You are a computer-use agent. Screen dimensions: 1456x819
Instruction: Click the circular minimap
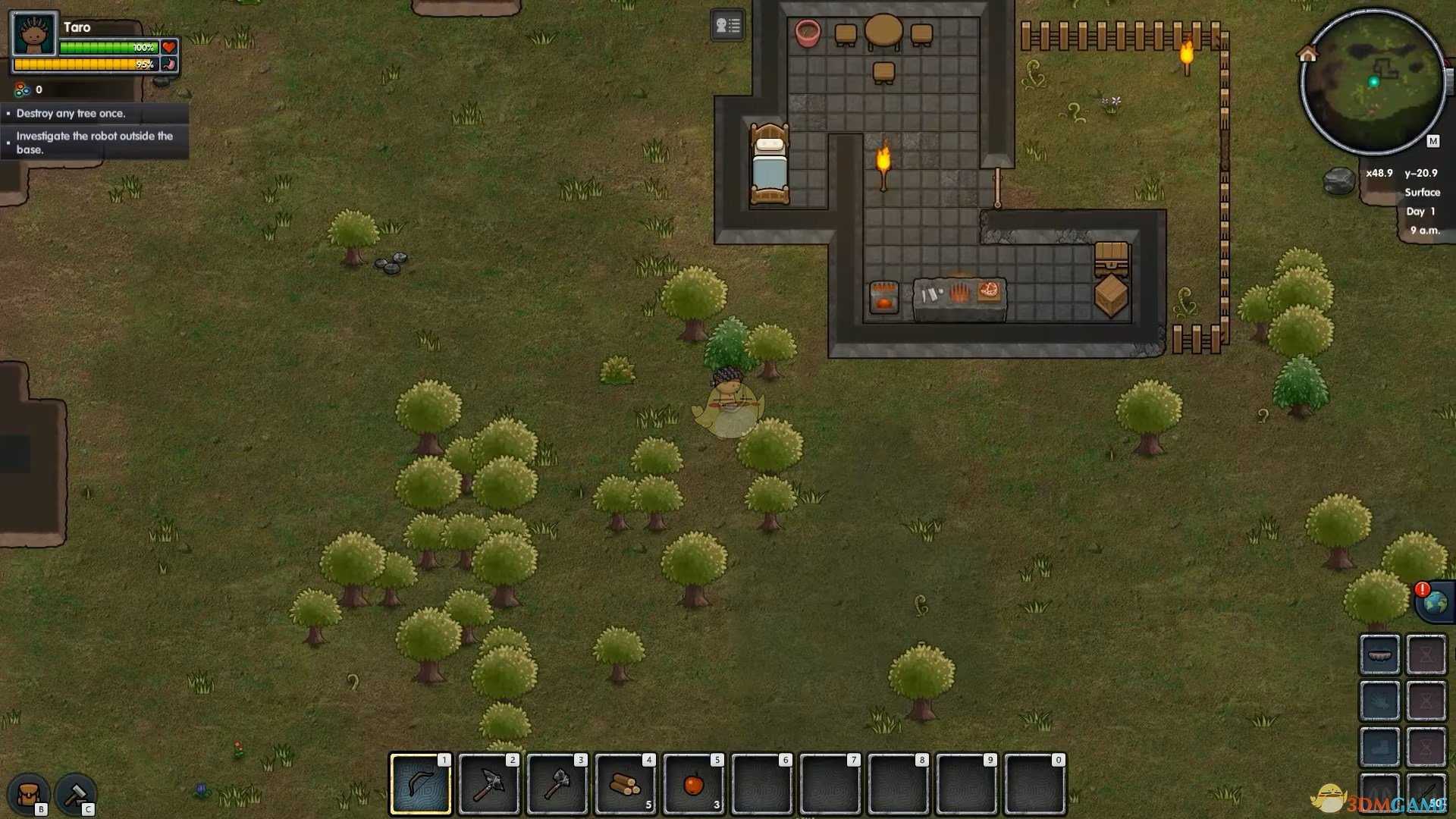1373,82
